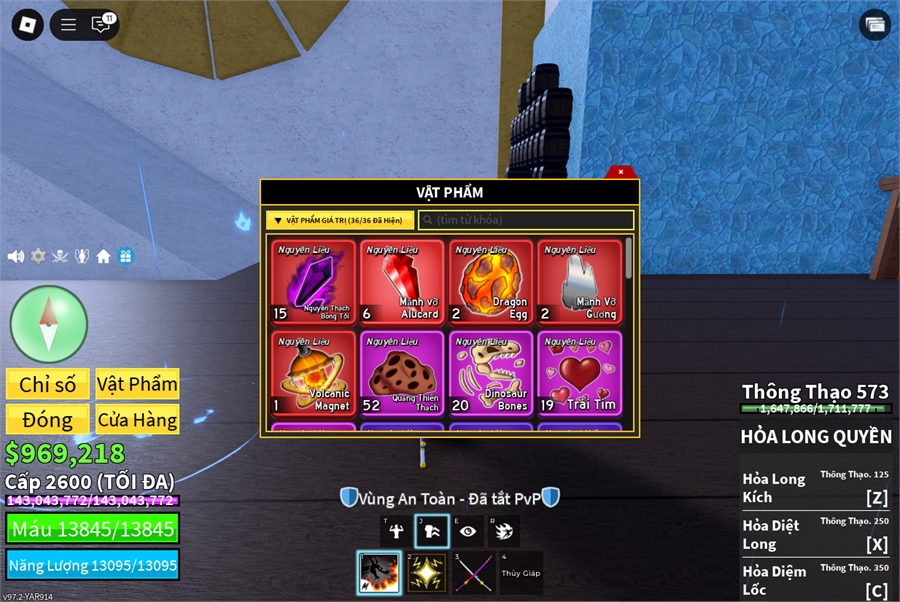Toggle sound with the speaker icon

point(16,256)
